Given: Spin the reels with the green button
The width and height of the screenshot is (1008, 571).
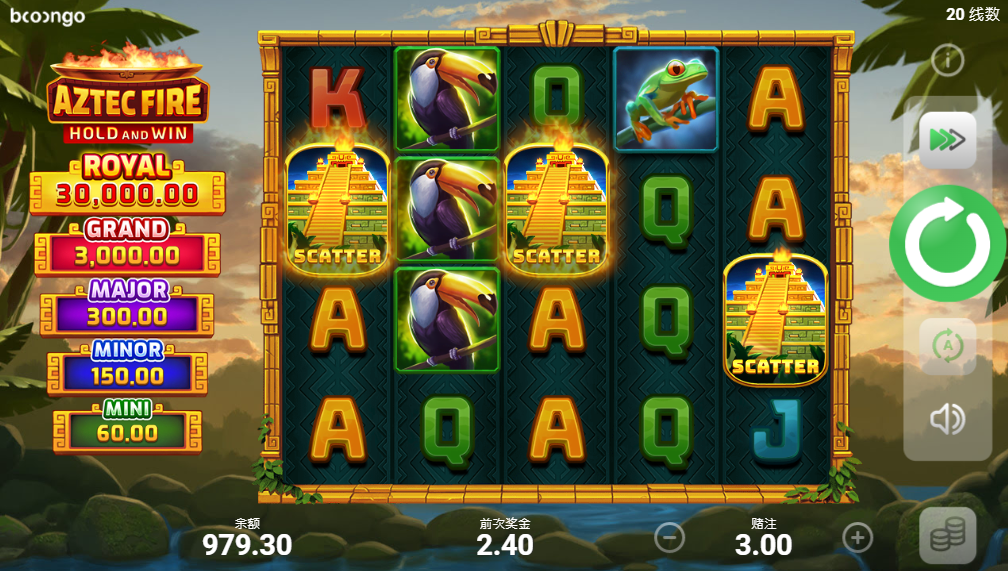Looking at the screenshot, I should click(947, 243).
